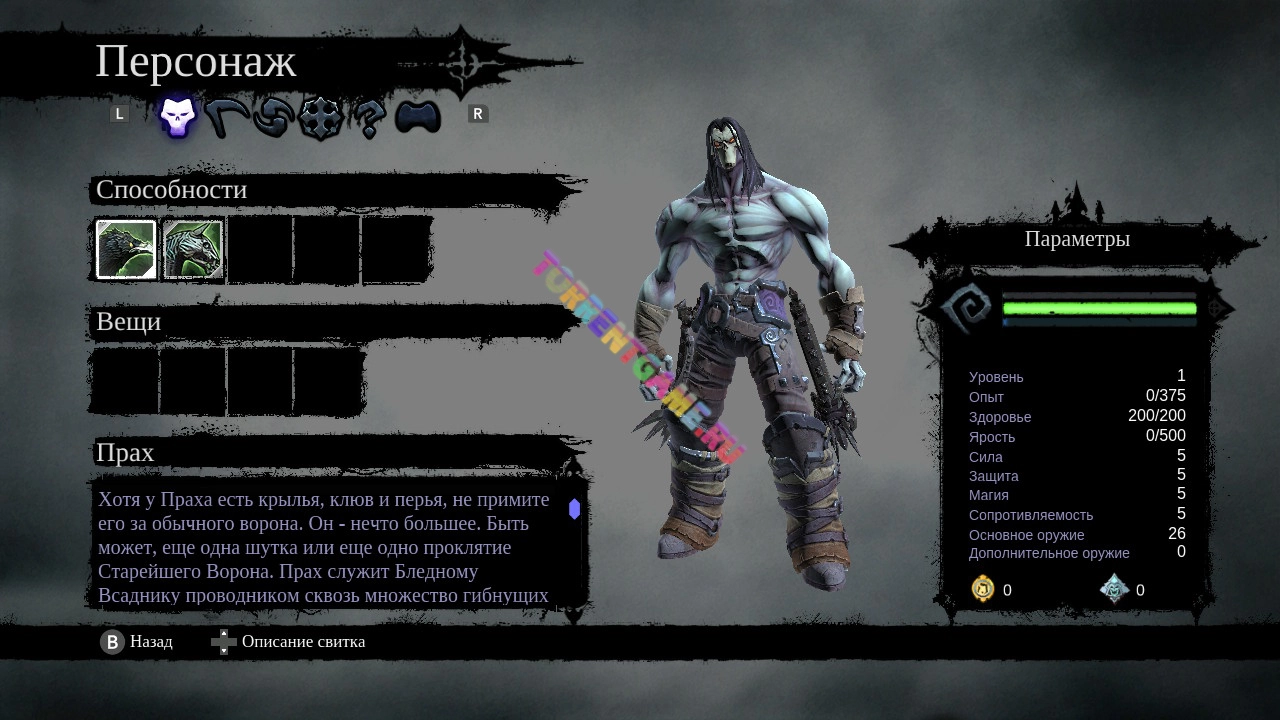Click the description text scrollbar handle

[574, 509]
